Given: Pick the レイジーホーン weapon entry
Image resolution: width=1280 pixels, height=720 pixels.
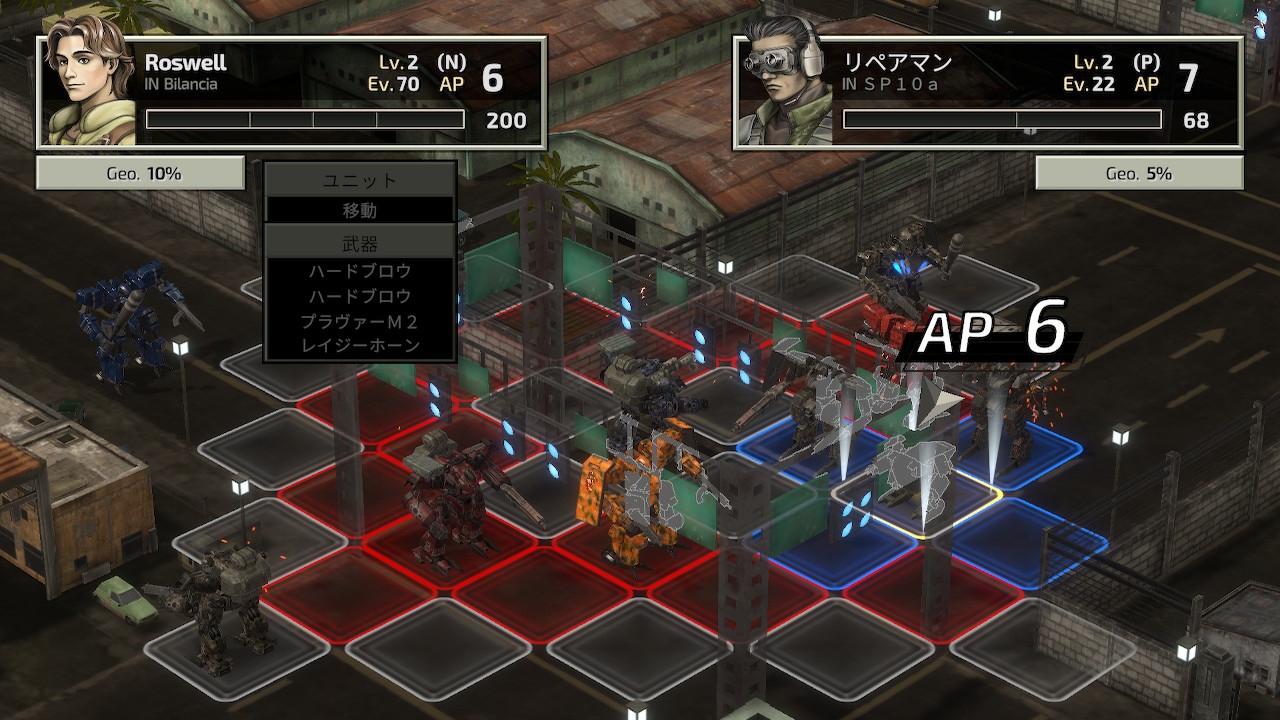Looking at the screenshot, I should coord(360,346).
